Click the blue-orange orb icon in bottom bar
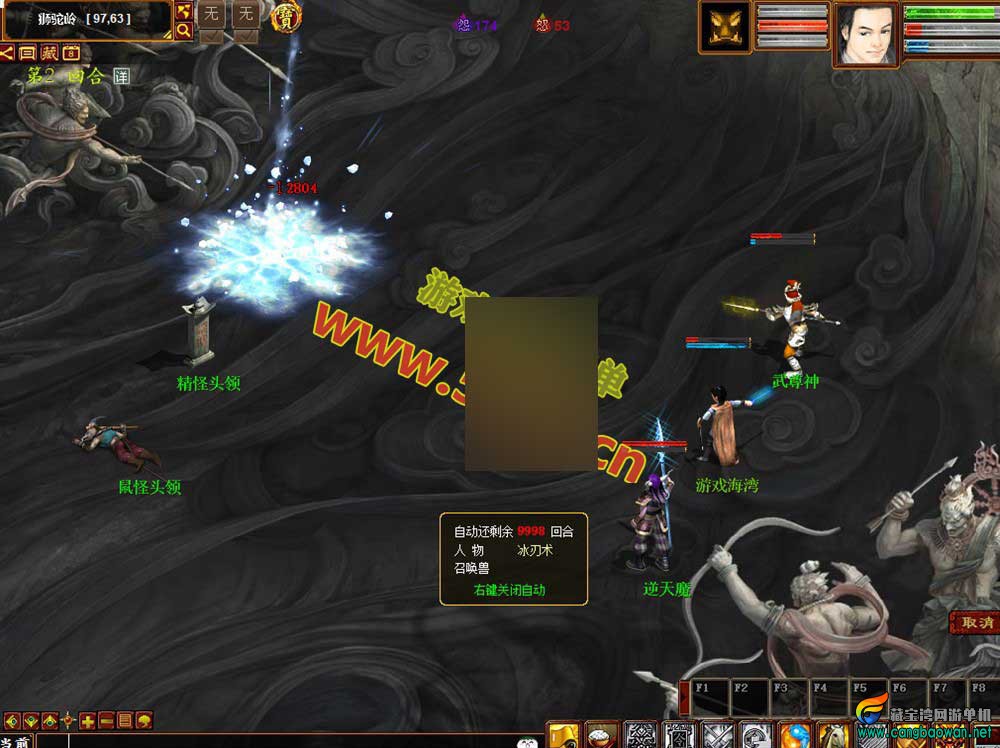The image size is (1000, 748). [x=794, y=735]
